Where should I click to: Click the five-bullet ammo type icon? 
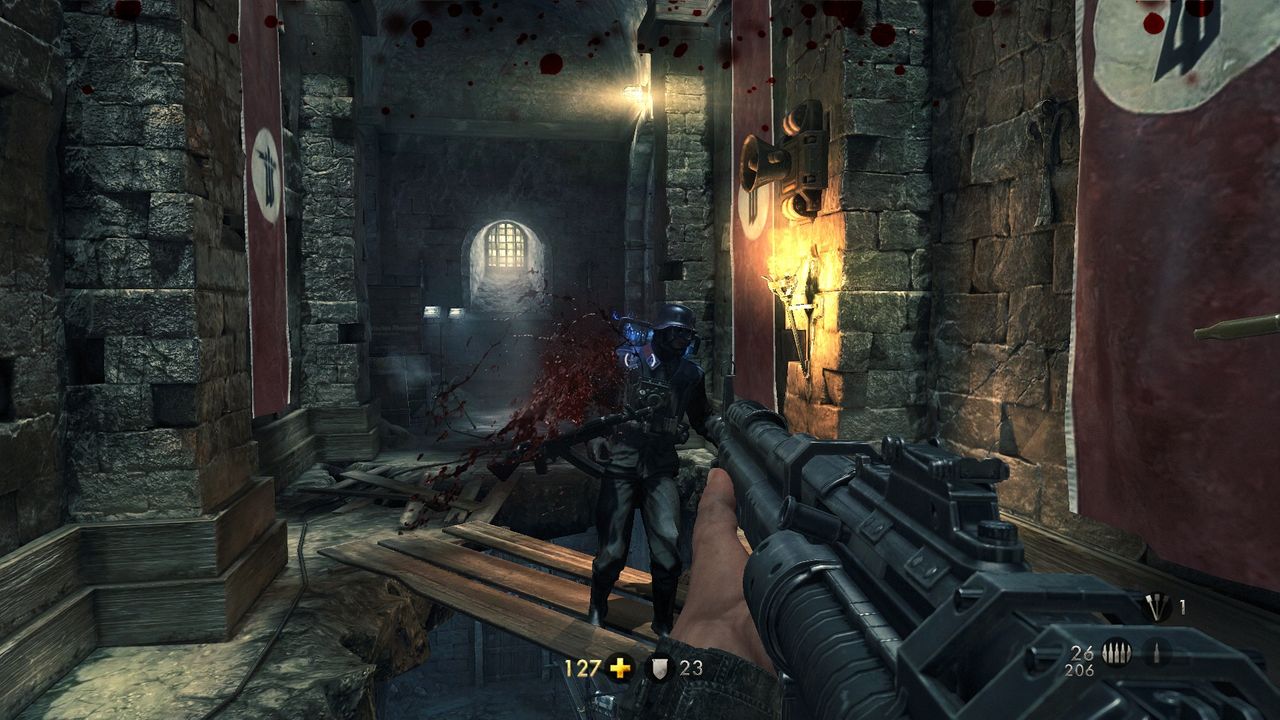[1116, 652]
